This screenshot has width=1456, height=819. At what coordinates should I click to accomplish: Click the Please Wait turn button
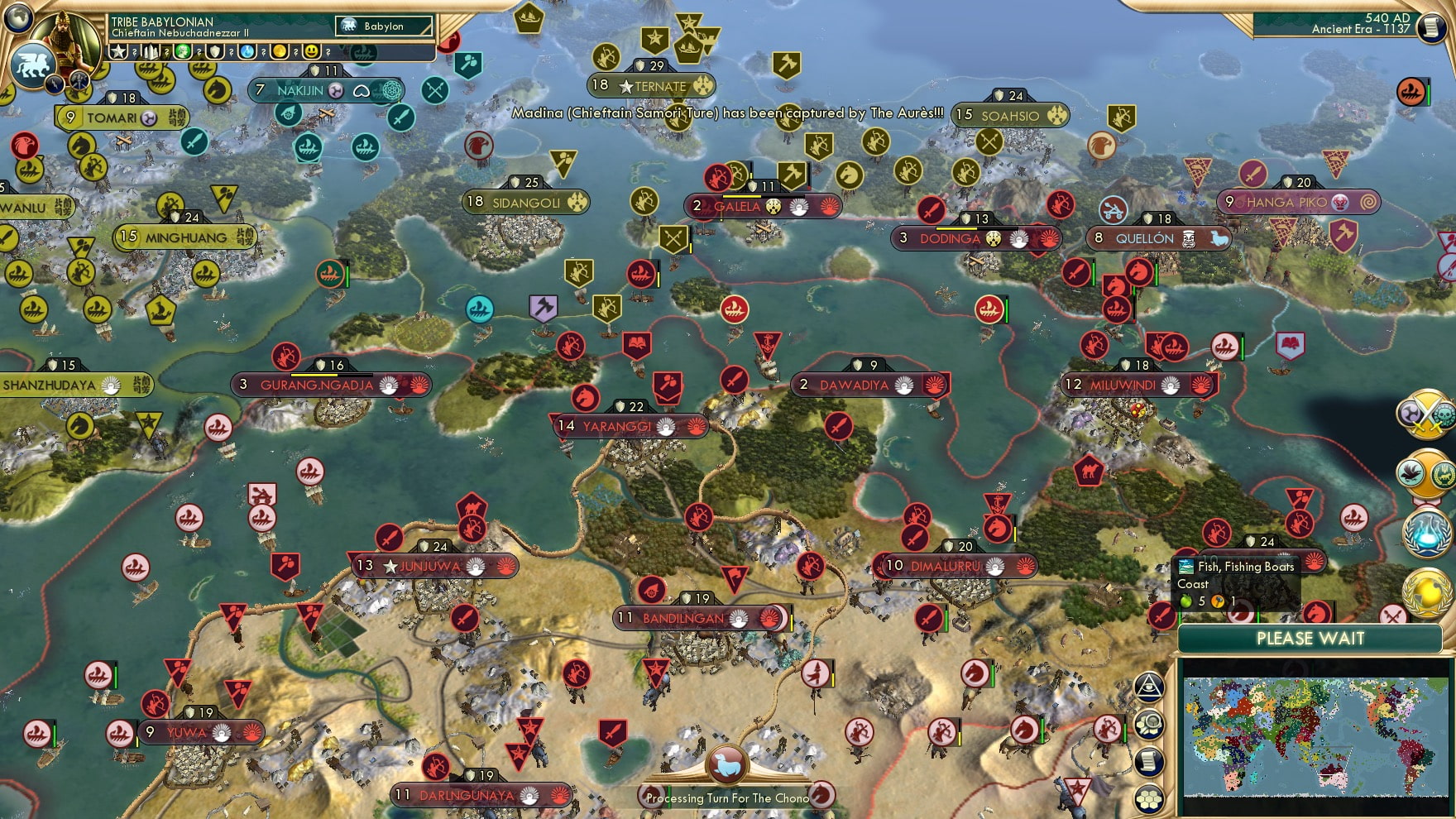click(1310, 639)
